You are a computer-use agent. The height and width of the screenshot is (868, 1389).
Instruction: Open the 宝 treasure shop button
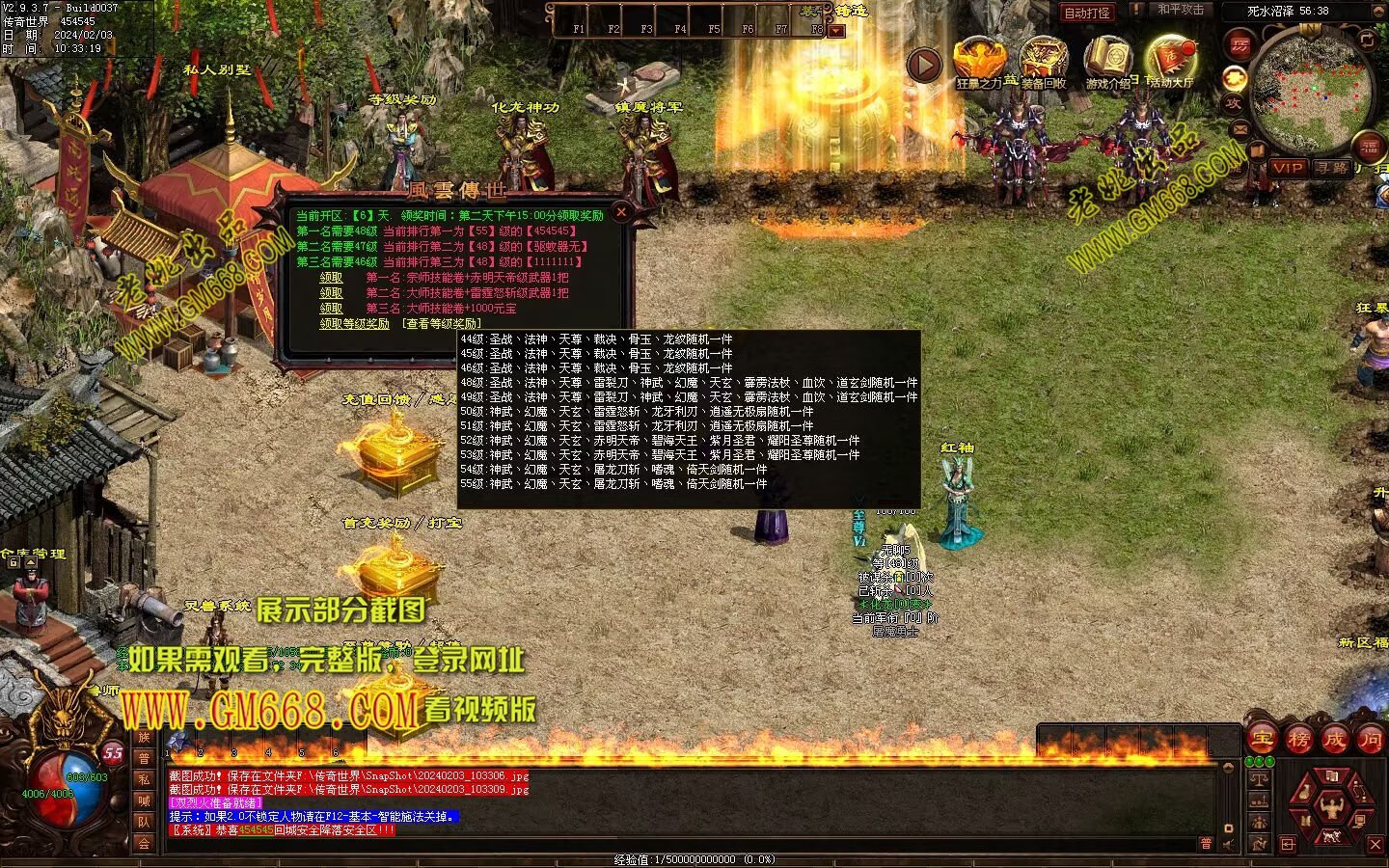[x=1263, y=740]
